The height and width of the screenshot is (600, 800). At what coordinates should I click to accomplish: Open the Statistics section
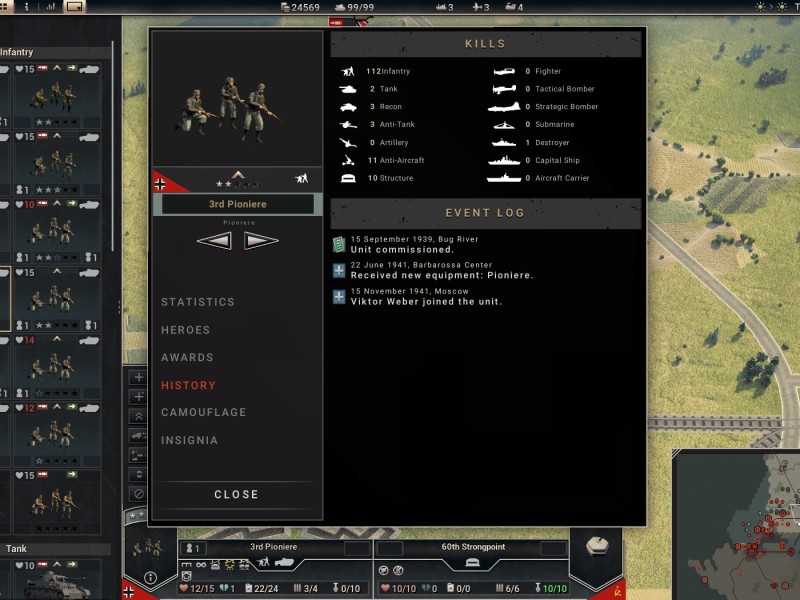click(x=198, y=302)
